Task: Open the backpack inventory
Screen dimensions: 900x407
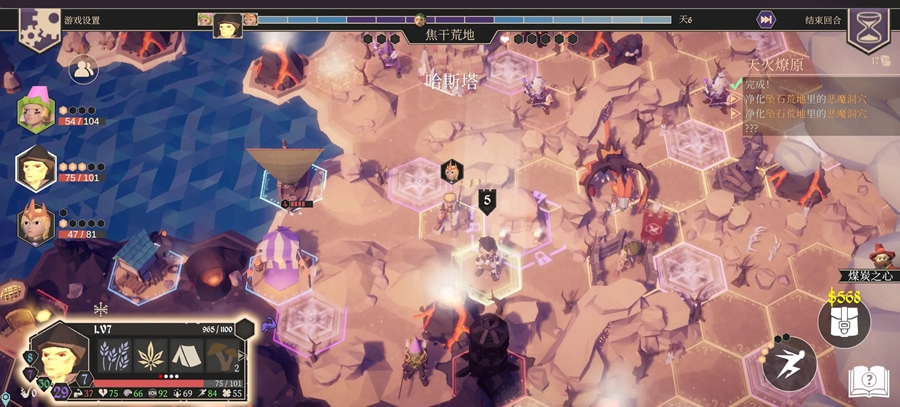Action: (x=843, y=322)
